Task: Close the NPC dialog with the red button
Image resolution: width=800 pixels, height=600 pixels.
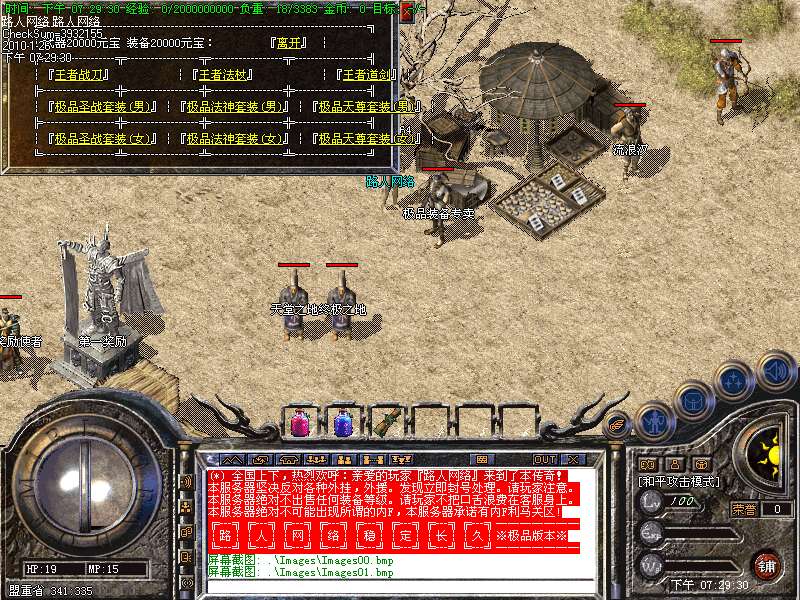Action: tap(407, 13)
